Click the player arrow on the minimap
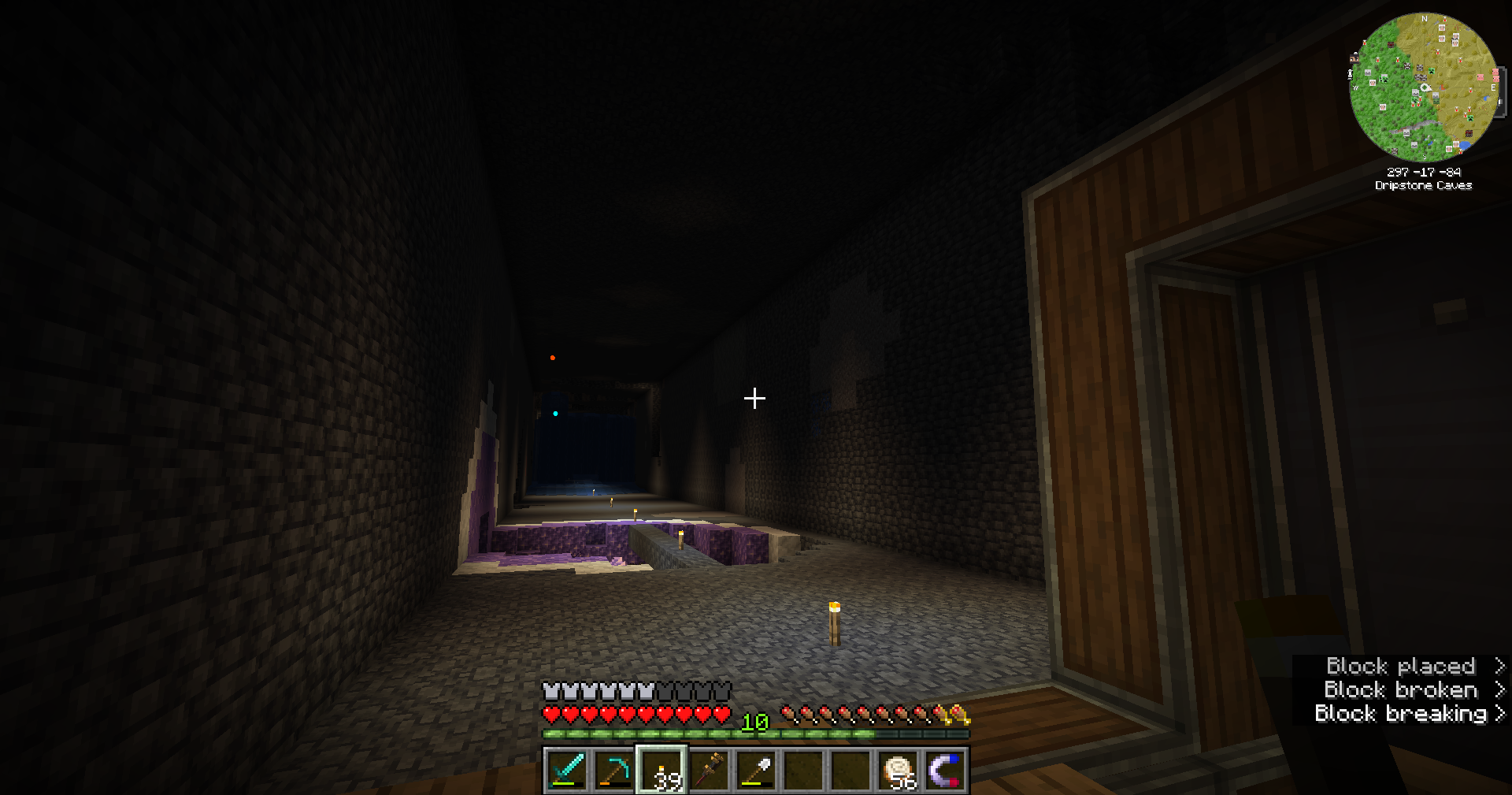This screenshot has width=1512, height=795. [1425, 87]
